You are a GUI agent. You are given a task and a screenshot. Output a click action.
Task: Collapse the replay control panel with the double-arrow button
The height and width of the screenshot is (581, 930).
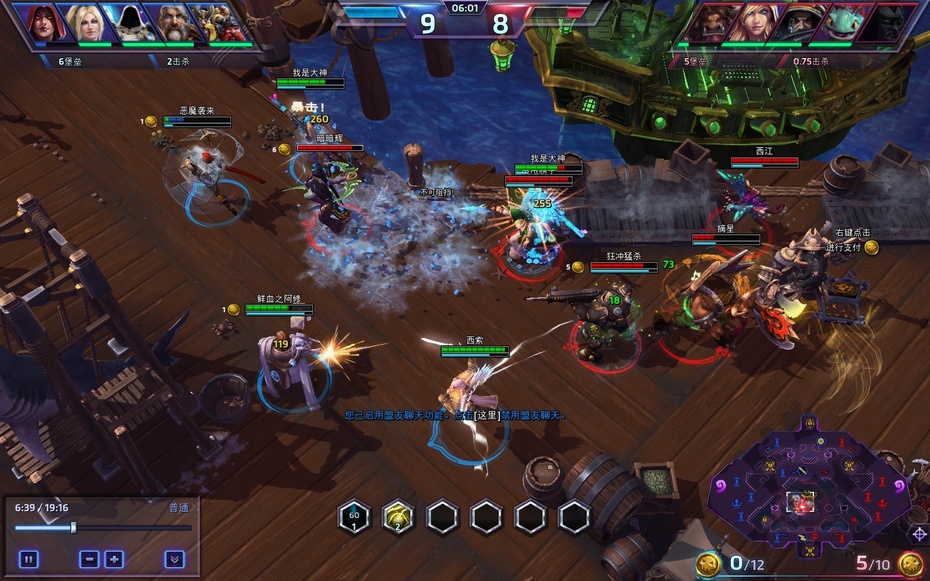point(174,559)
